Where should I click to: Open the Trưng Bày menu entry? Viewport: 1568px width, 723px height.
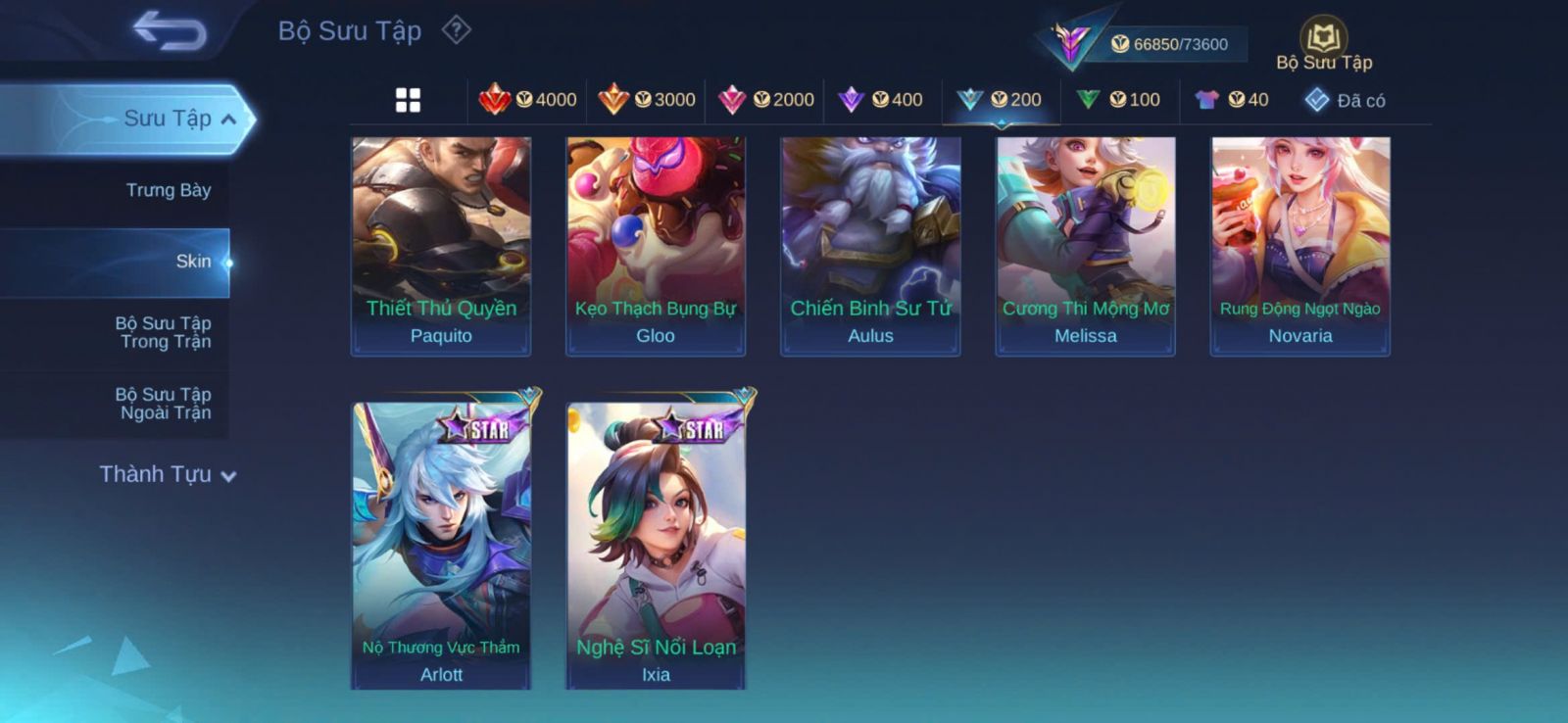point(168,190)
